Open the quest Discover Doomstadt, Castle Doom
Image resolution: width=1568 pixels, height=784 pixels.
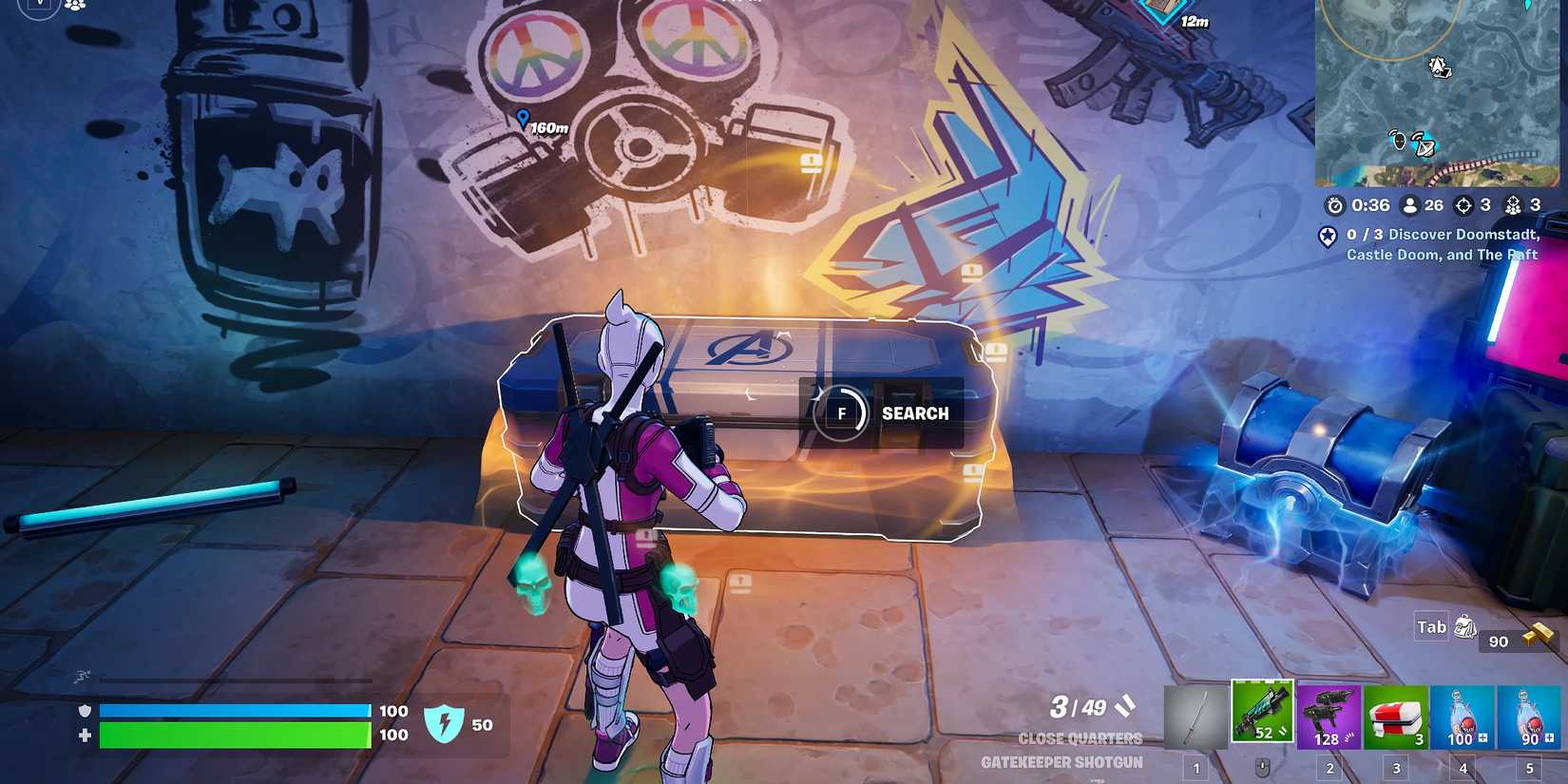point(1443,244)
